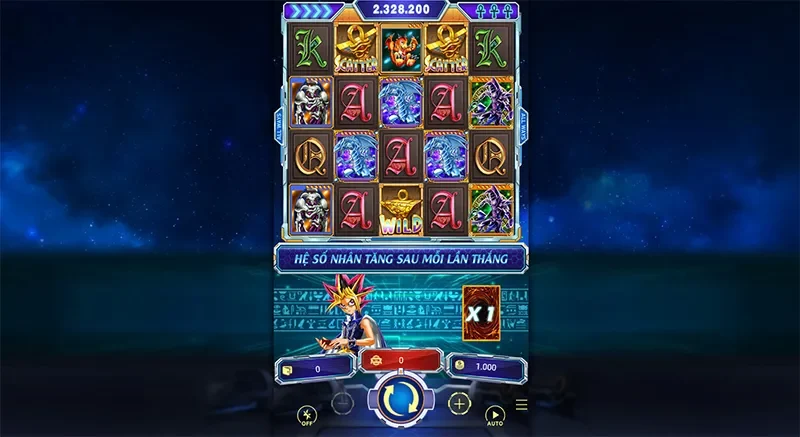
Task: Open the hamburger menu
Action: point(521,406)
